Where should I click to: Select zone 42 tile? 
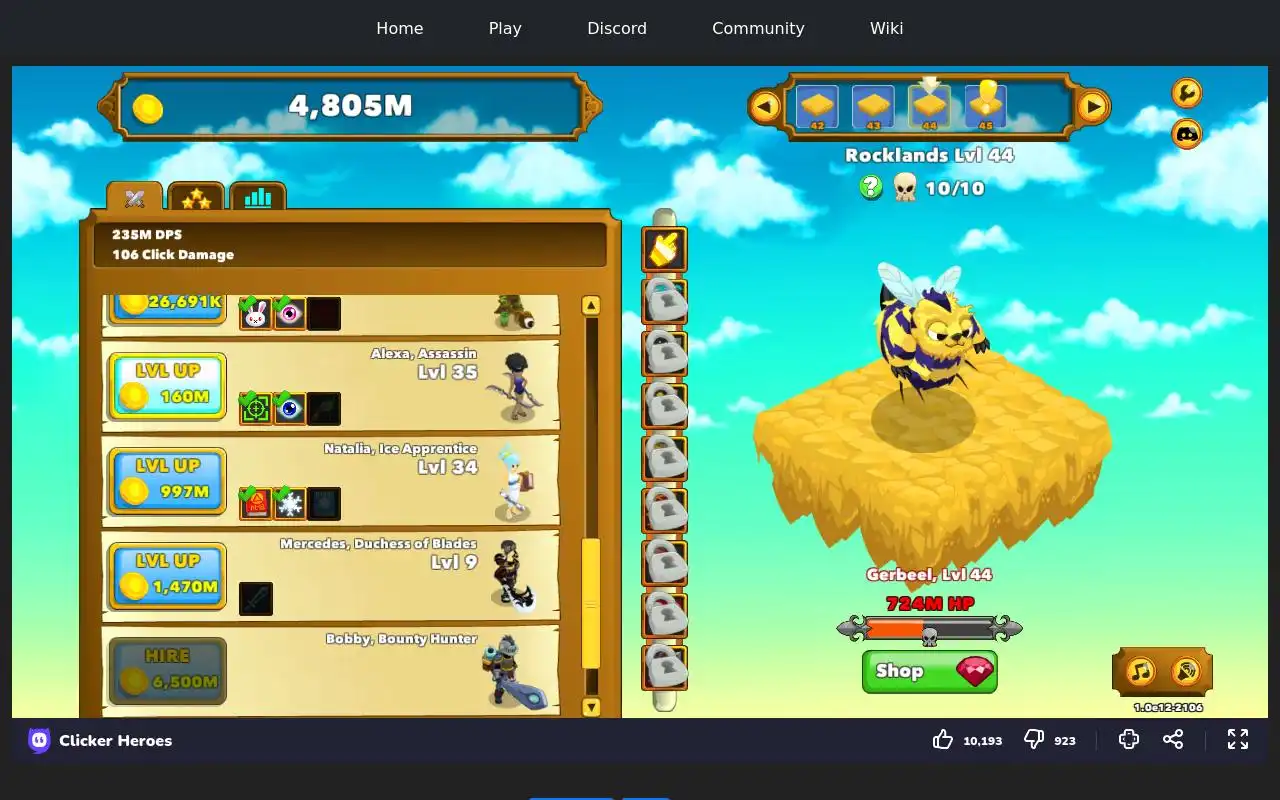click(x=817, y=106)
